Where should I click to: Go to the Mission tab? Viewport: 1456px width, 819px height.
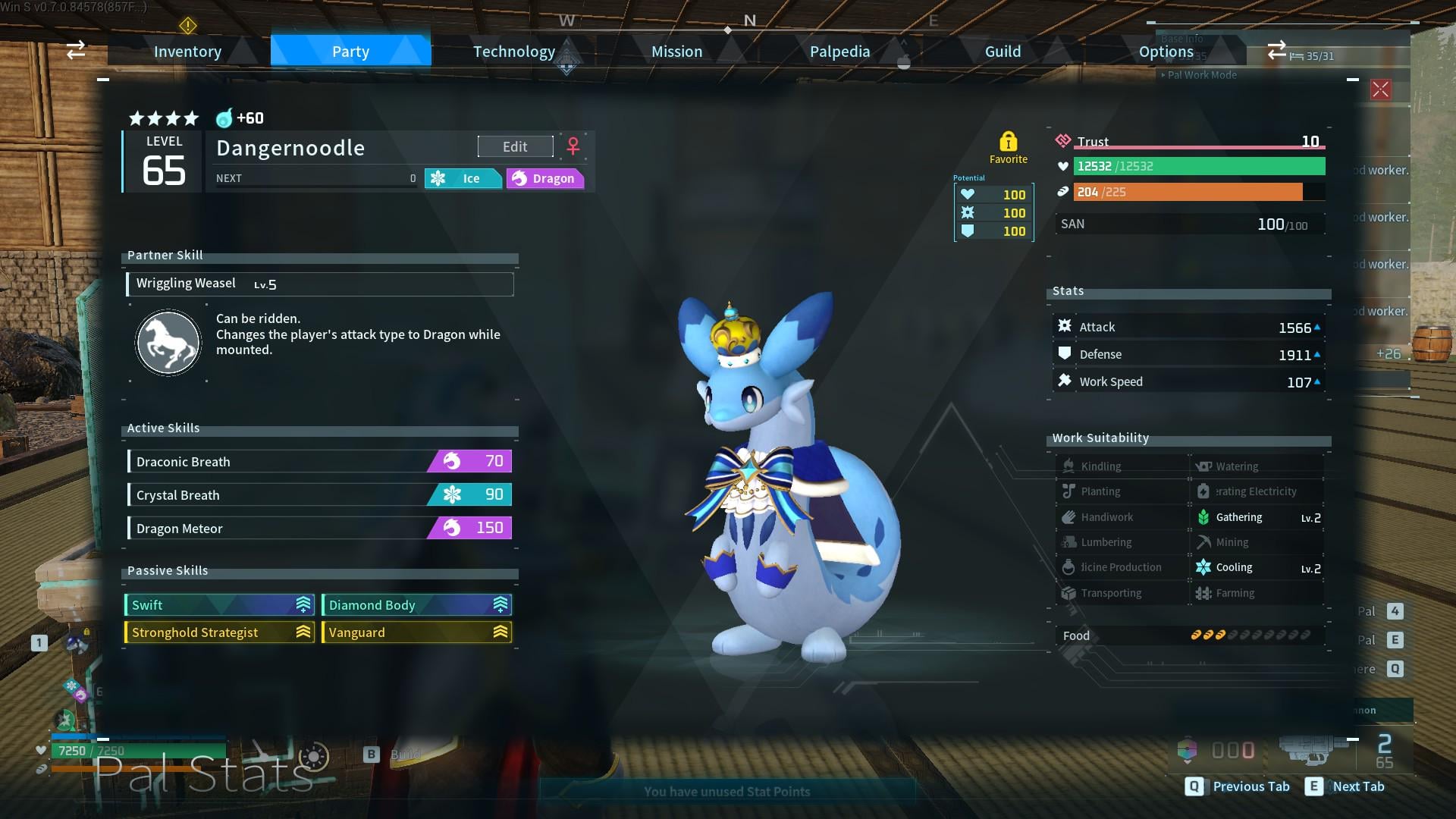coord(676,52)
